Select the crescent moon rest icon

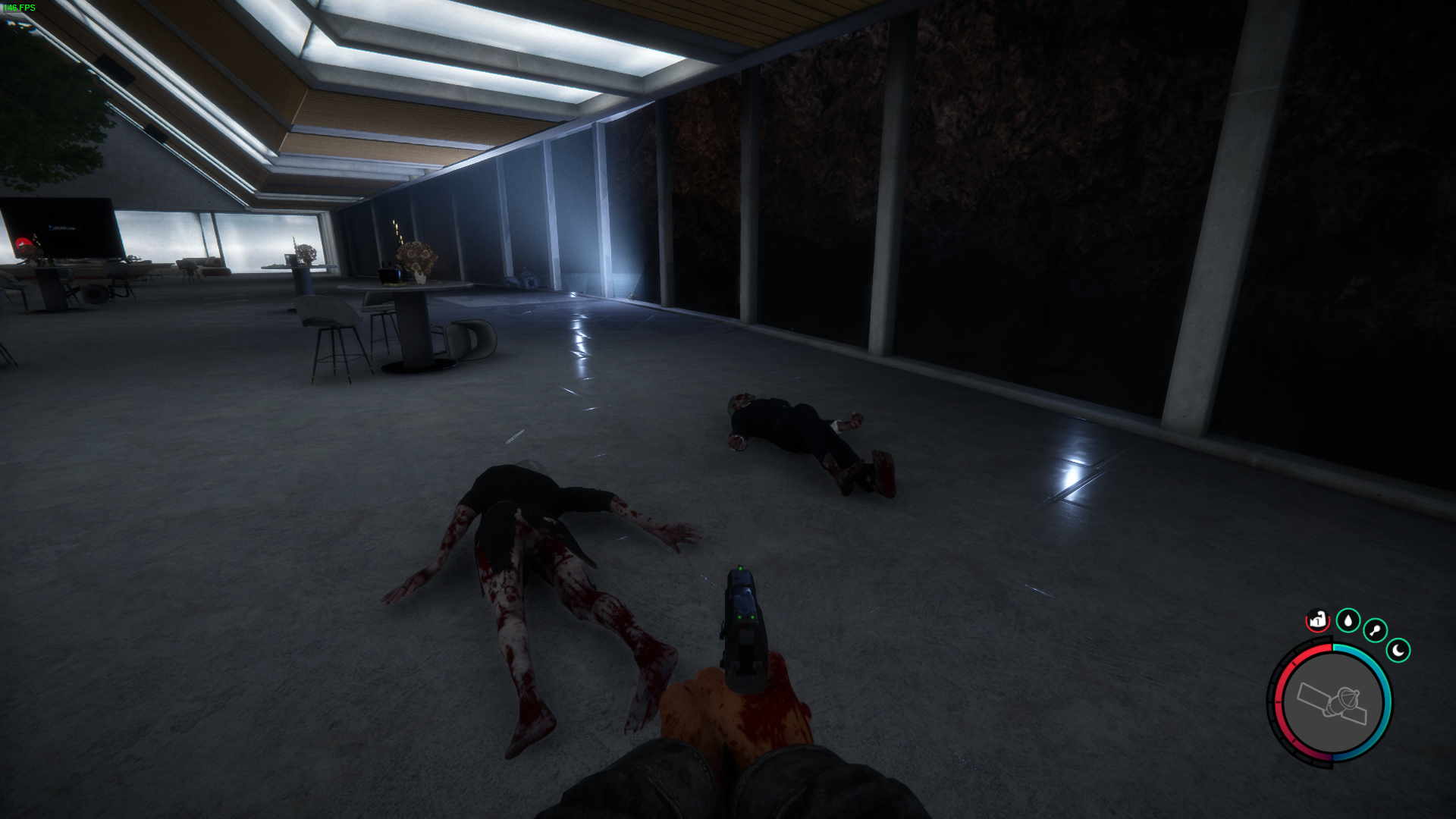pos(1398,651)
